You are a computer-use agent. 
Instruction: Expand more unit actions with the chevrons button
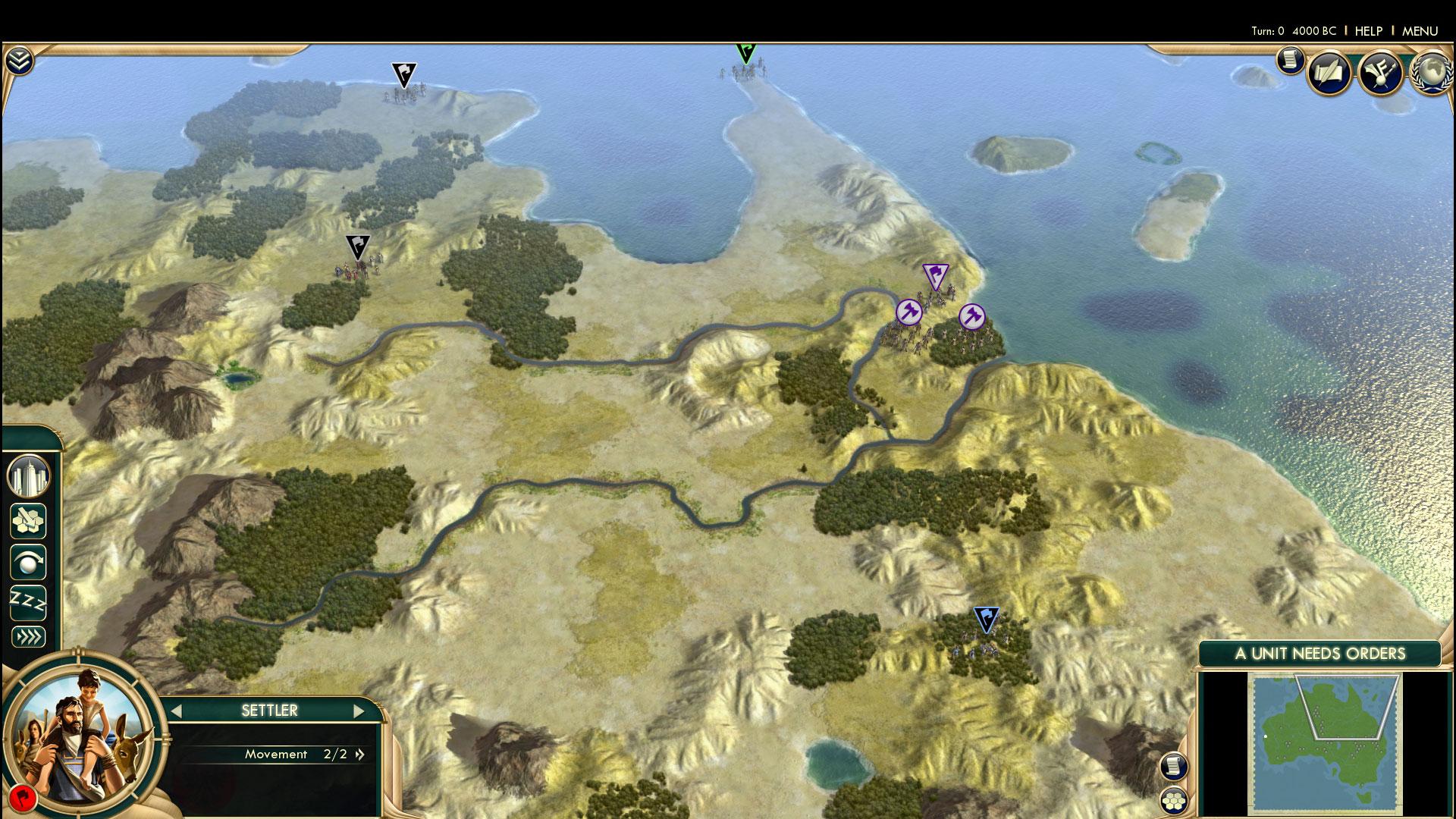[x=29, y=636]
